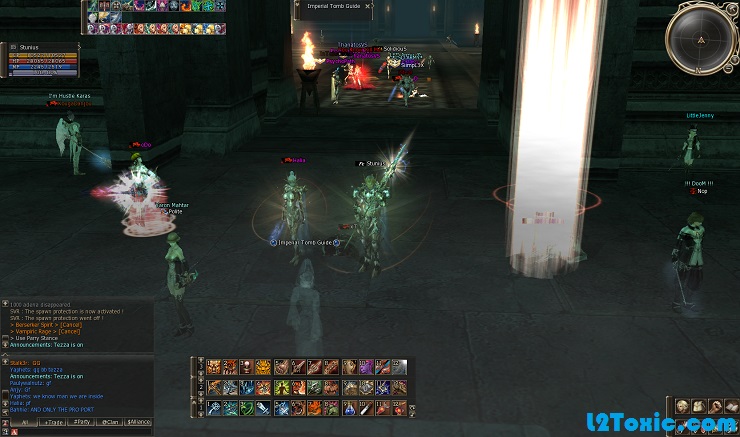This screenshot has height=437, width=740.
Task: Show the $Alliance chat tab
Action: [139, 422]
